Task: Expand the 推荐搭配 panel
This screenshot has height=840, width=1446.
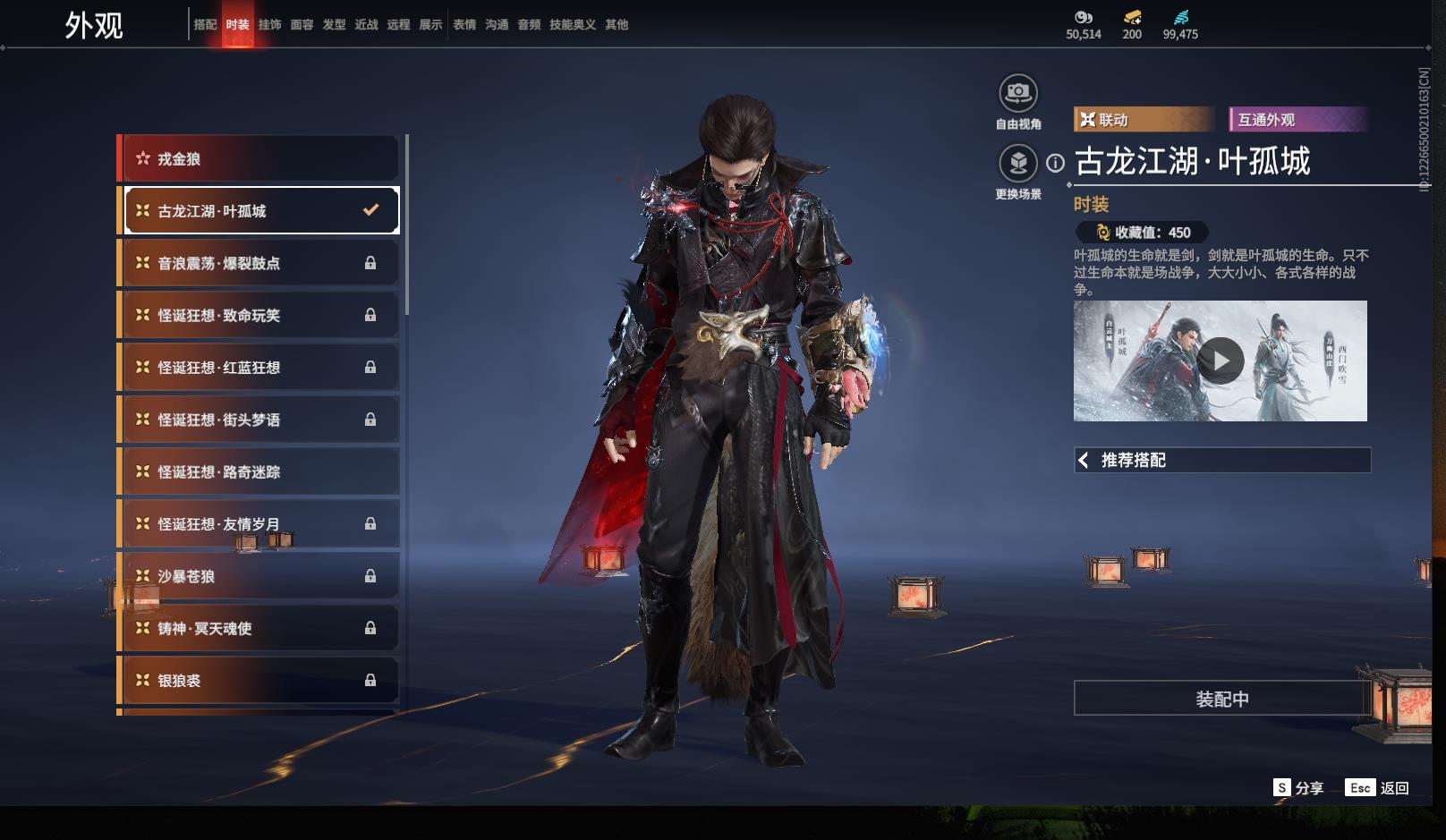Action: pyautogui.click(x=1221, y=460)
